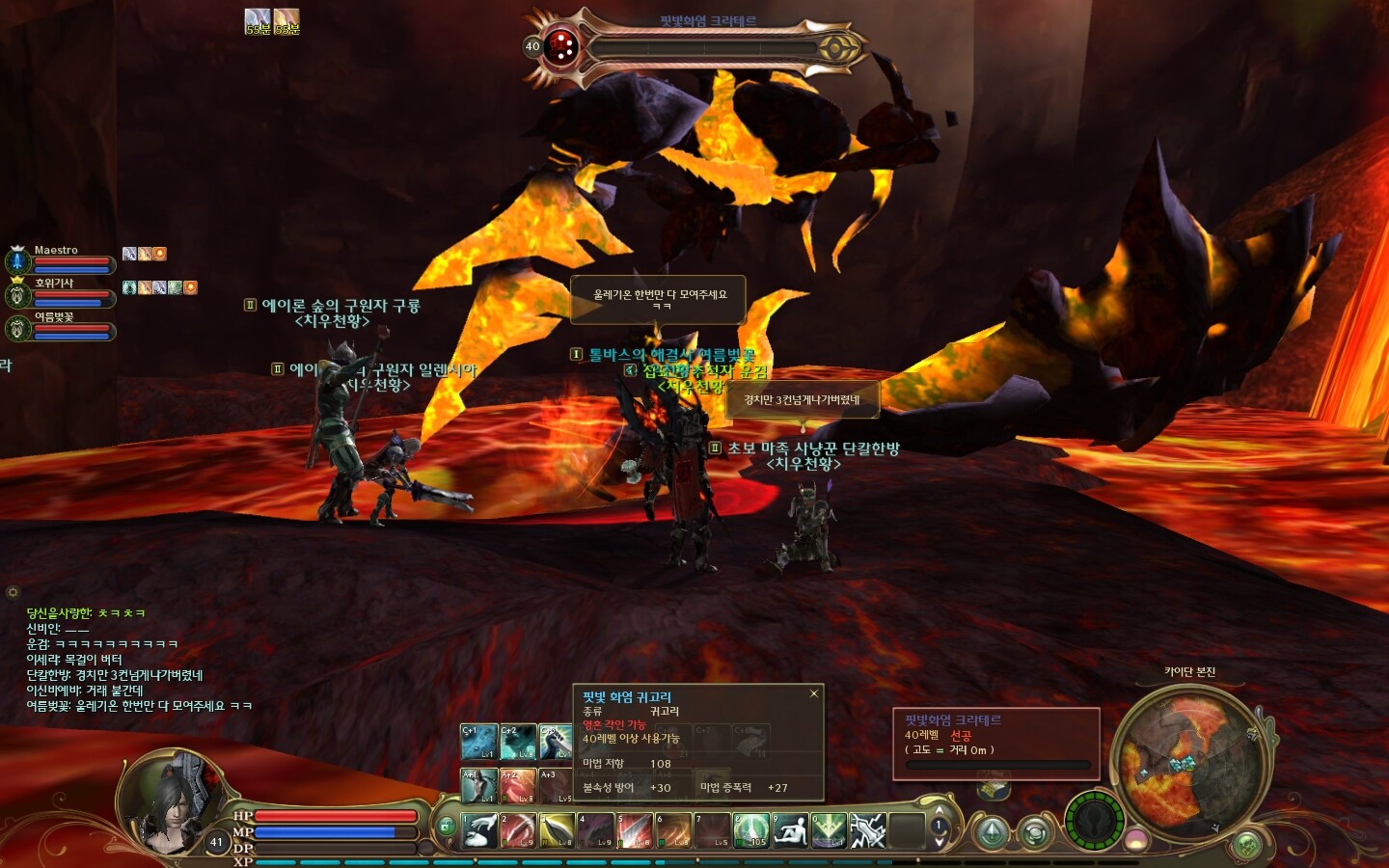Activate the red slash skill in slot 2
Image resolution: width=1389 pixels, height=868 pixels.
click(518, 830)
